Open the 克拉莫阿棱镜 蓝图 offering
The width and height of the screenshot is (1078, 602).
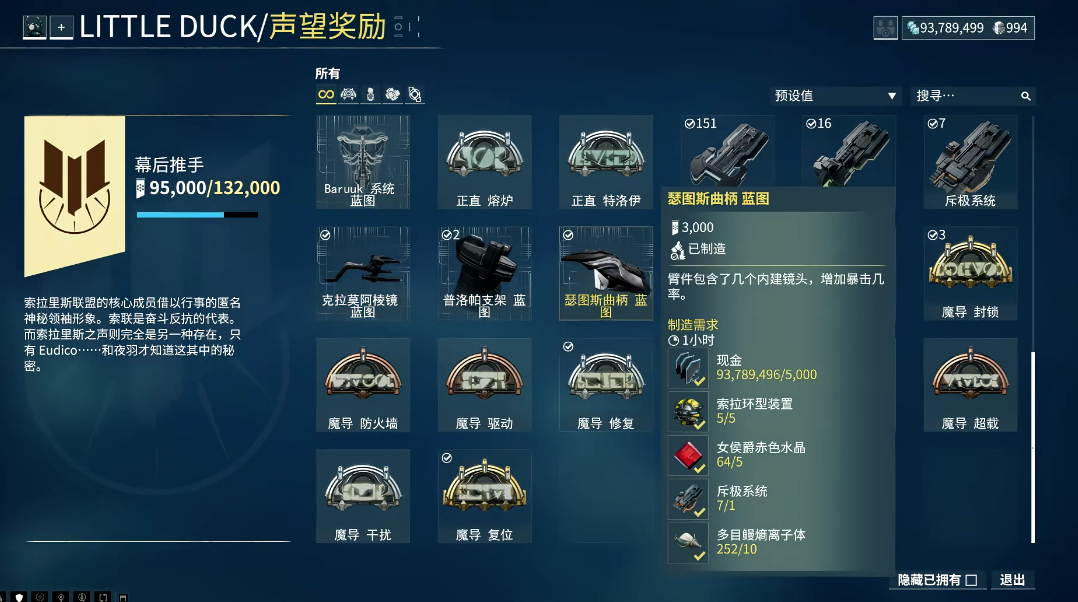[x=363, y=273]
